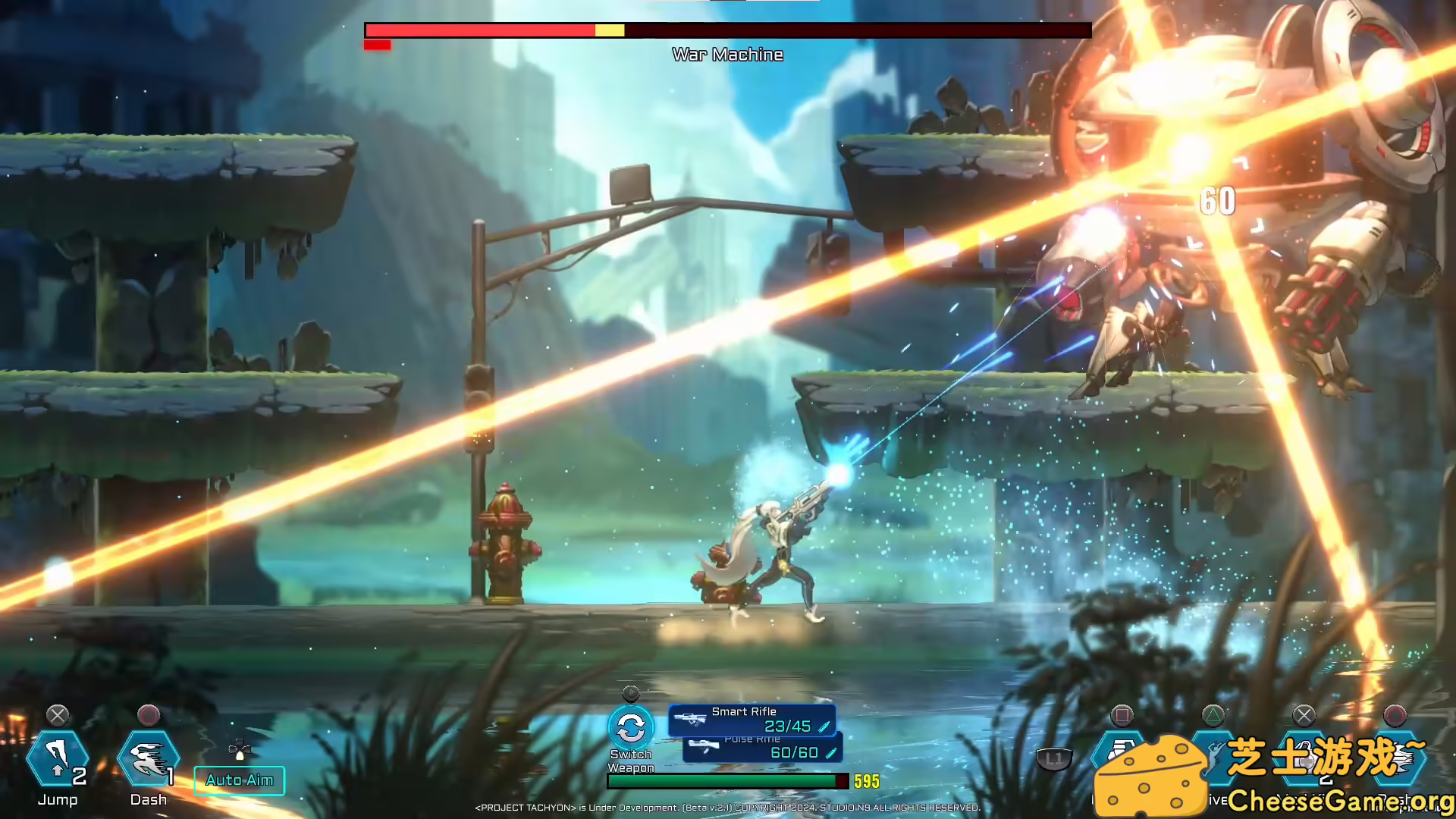Enable the Auto Aim option
The image size is (1456, 819).
pos(239,780)
